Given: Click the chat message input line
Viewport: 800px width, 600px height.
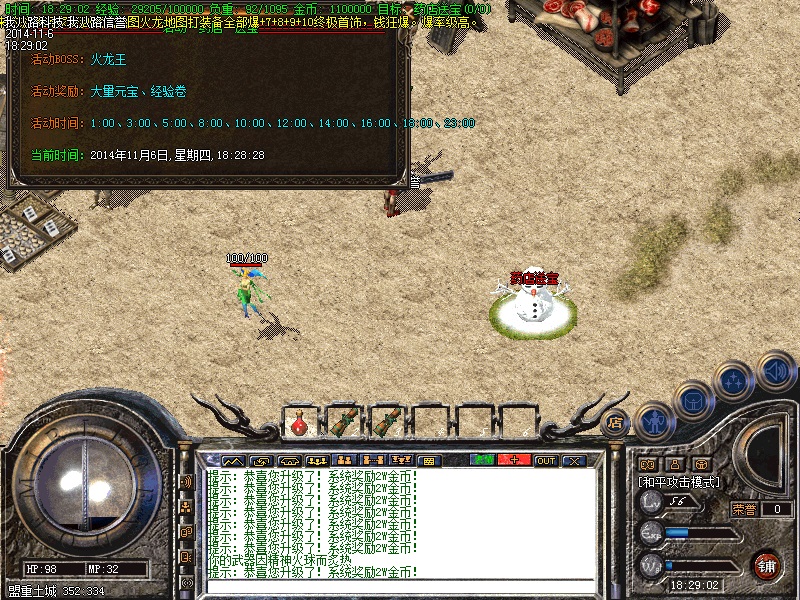Looking at the screenshot, I should [x=400, y=587].
